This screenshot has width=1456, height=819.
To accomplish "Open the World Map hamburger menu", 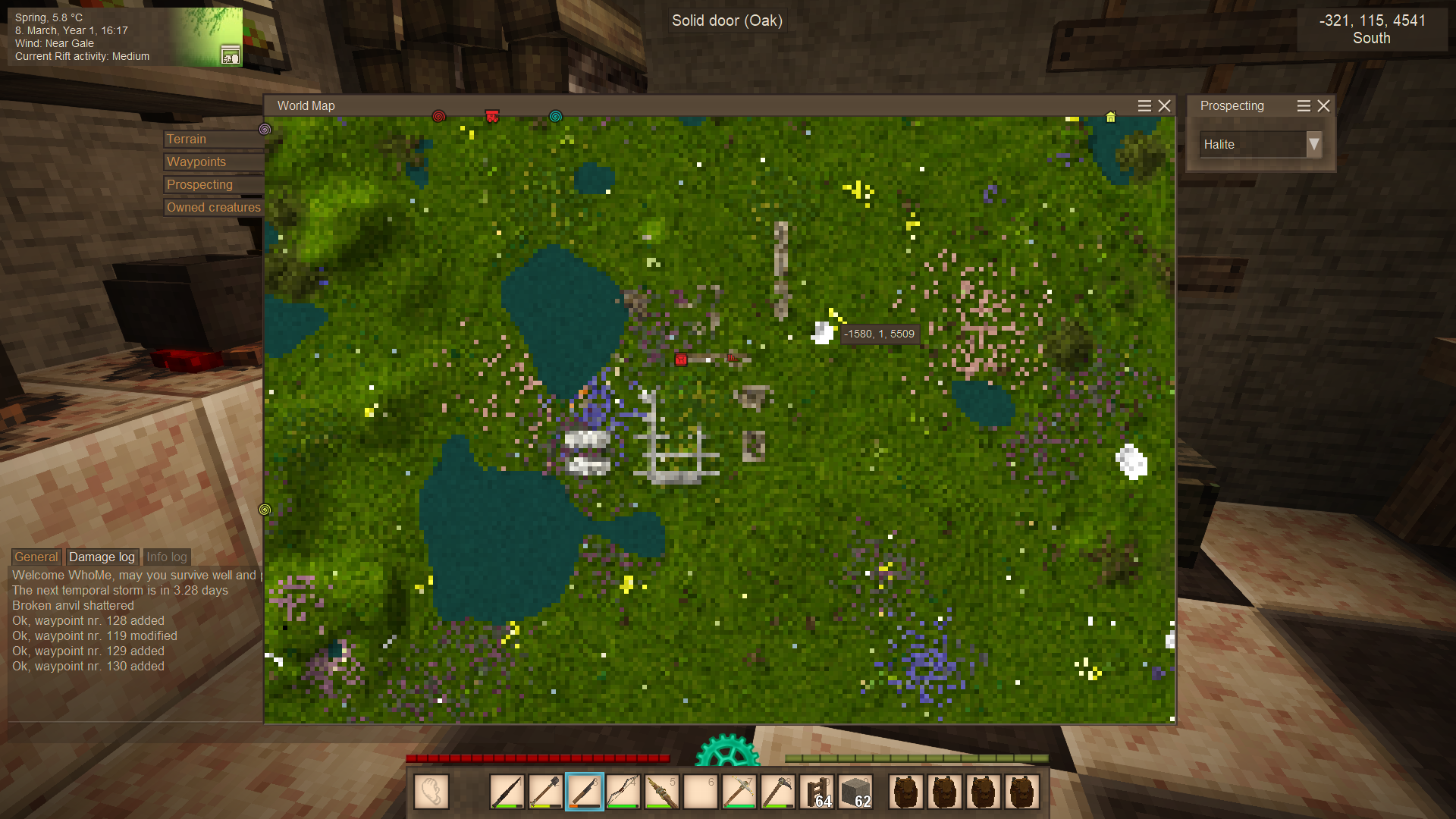I will click(1144, 106).
